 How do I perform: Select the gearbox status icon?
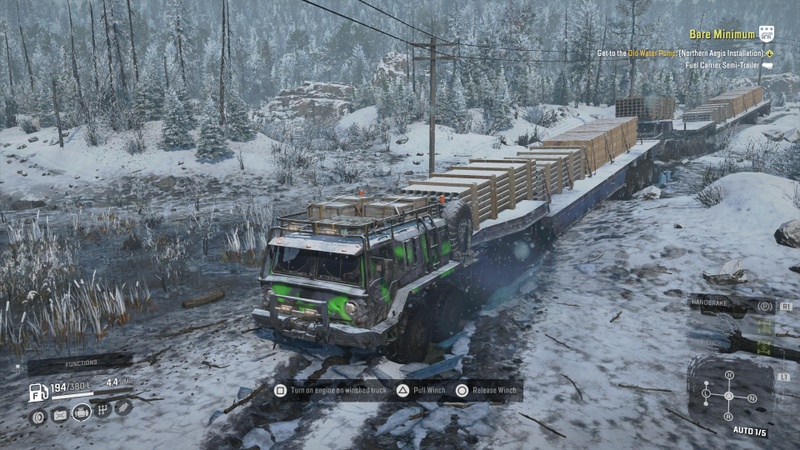tap(102, 410)
